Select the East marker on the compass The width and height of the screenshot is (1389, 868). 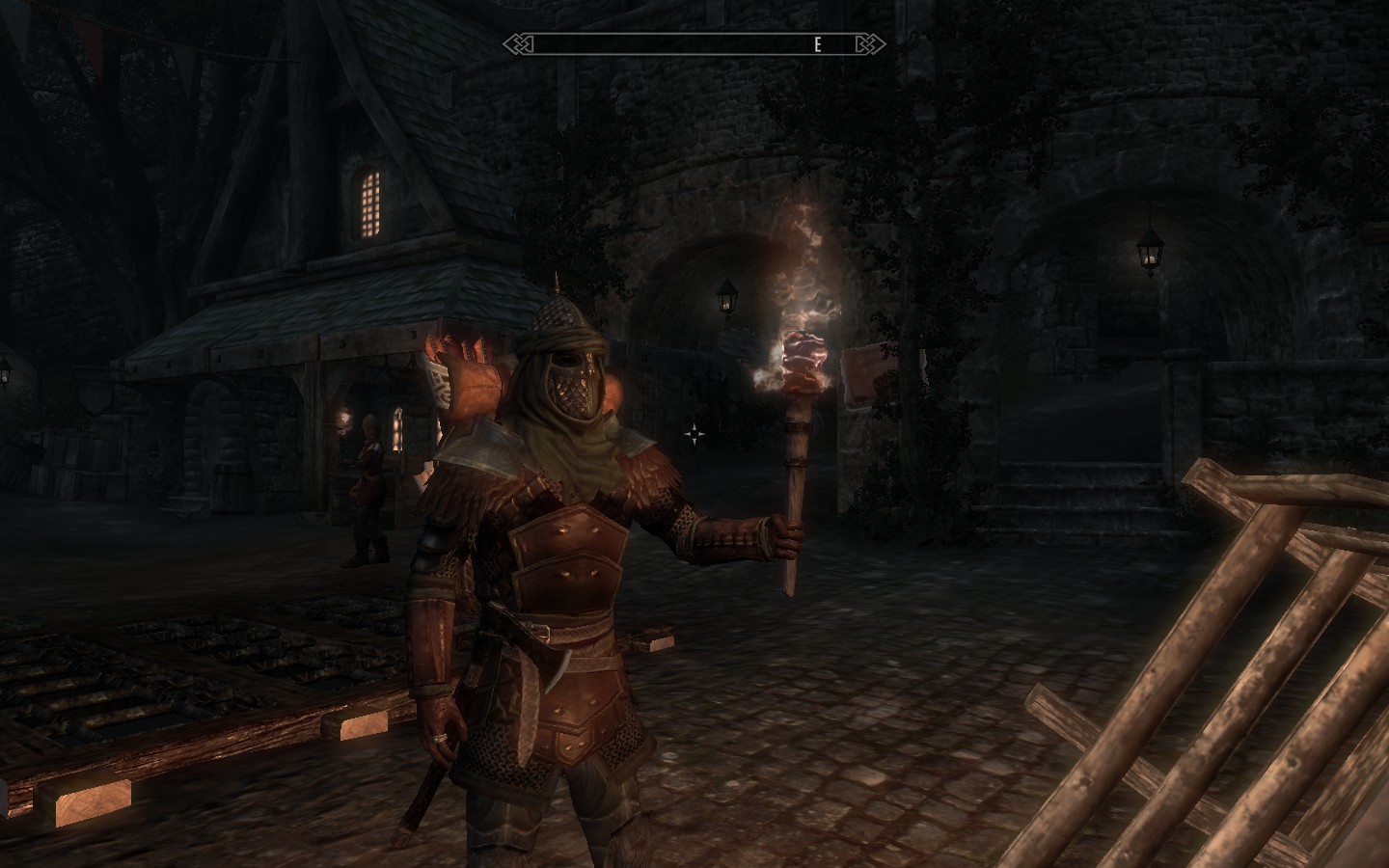click(817, 44)
